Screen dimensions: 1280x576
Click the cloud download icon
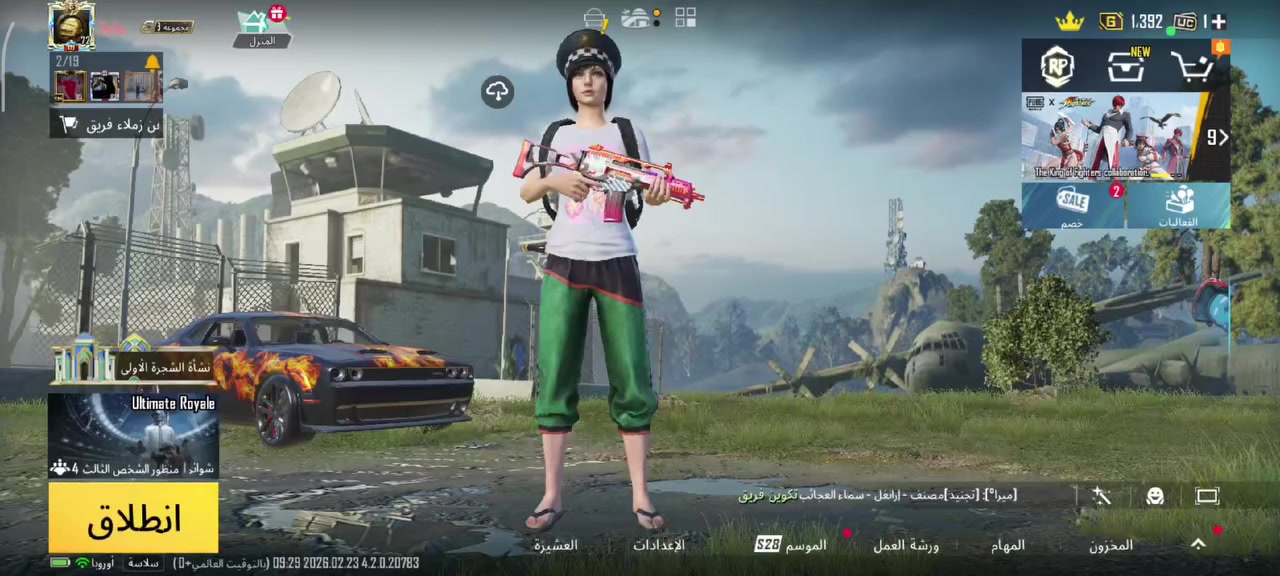497,92
